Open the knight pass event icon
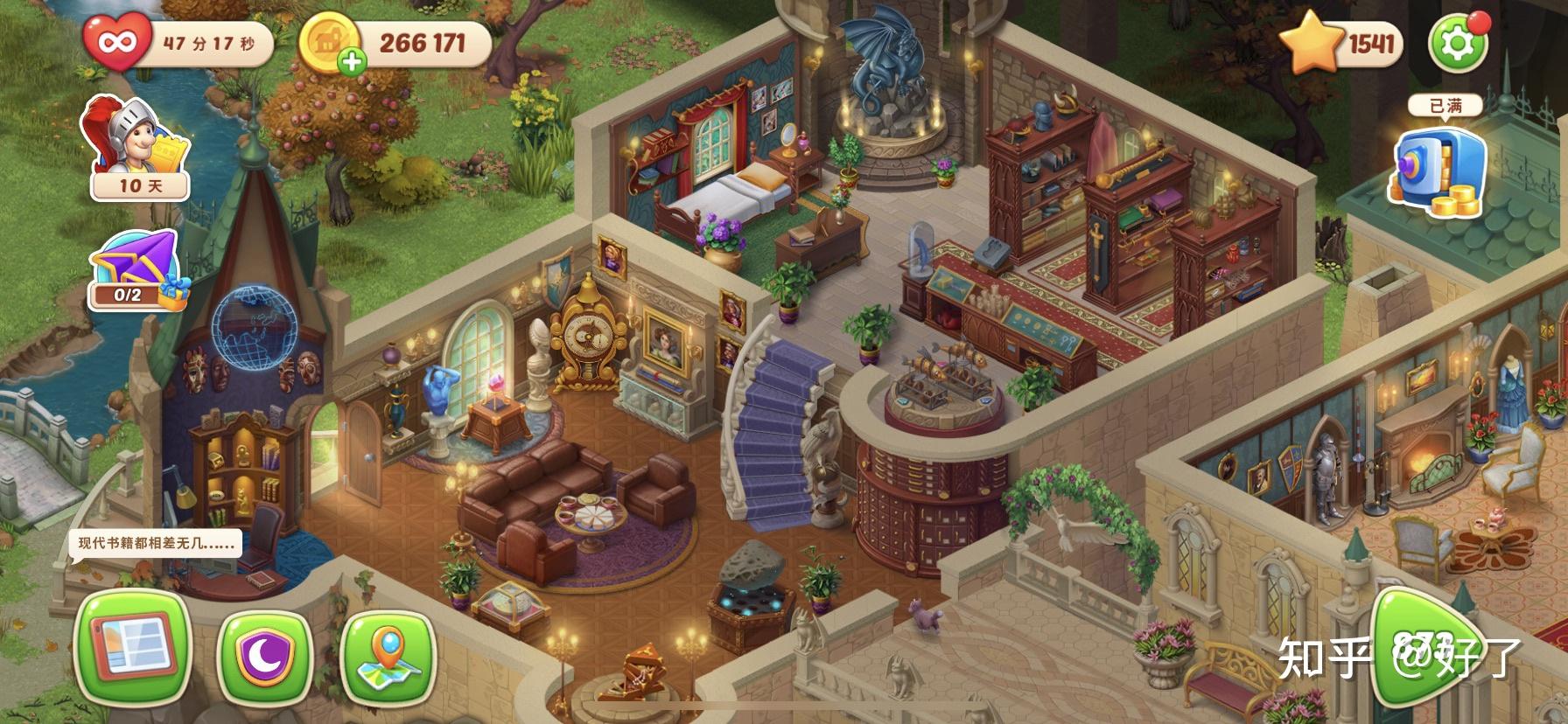This screenshot has height=724, width=1568. [x=136, y=147]
